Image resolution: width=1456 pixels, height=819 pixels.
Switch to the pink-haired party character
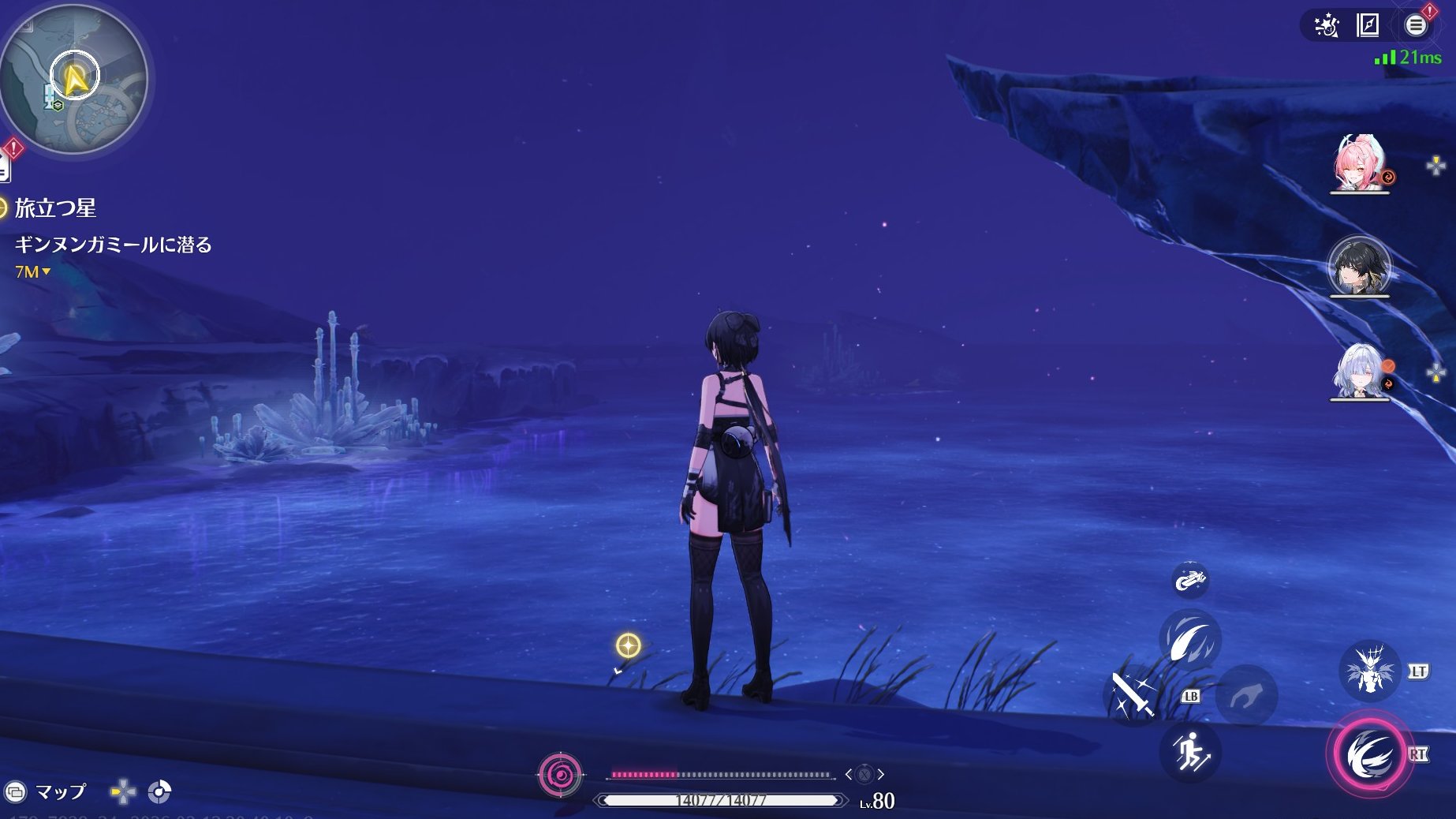point(1358,163)
